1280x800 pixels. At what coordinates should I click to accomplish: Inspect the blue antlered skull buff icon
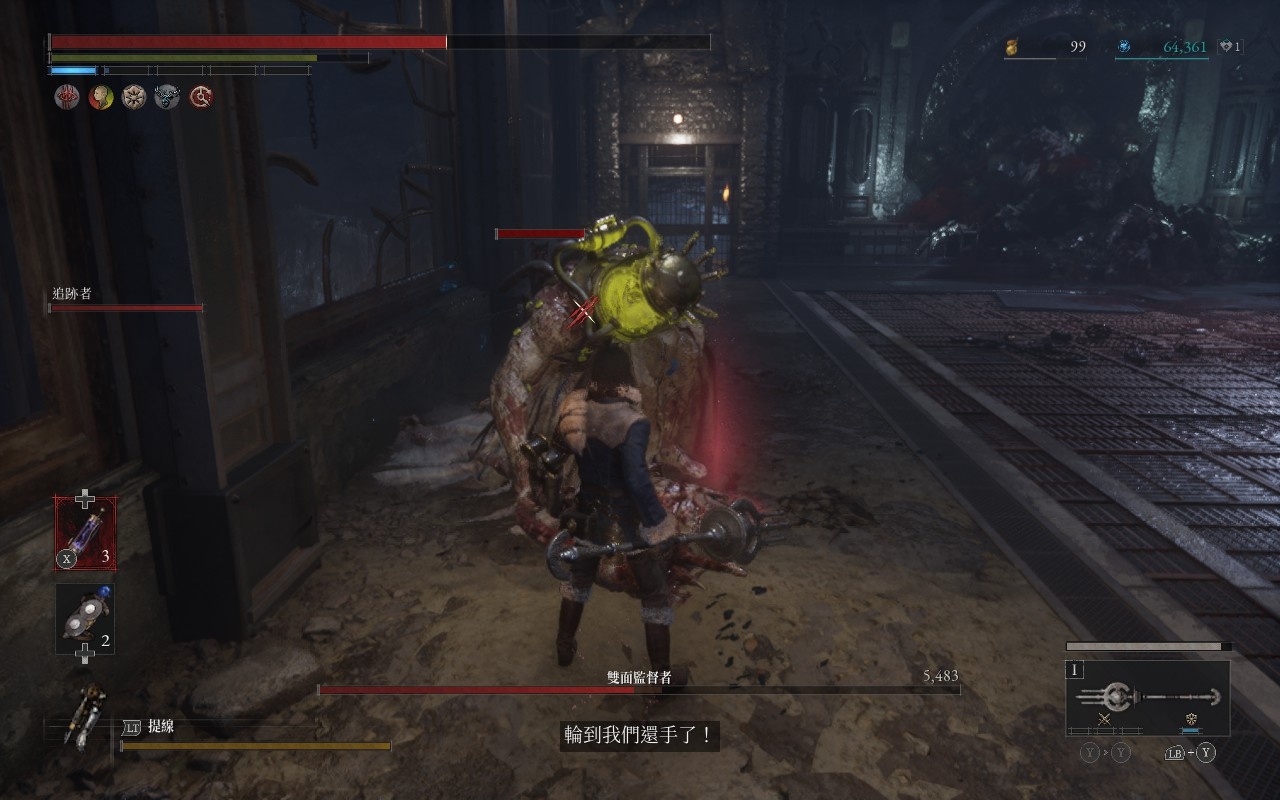pos(167,97)
